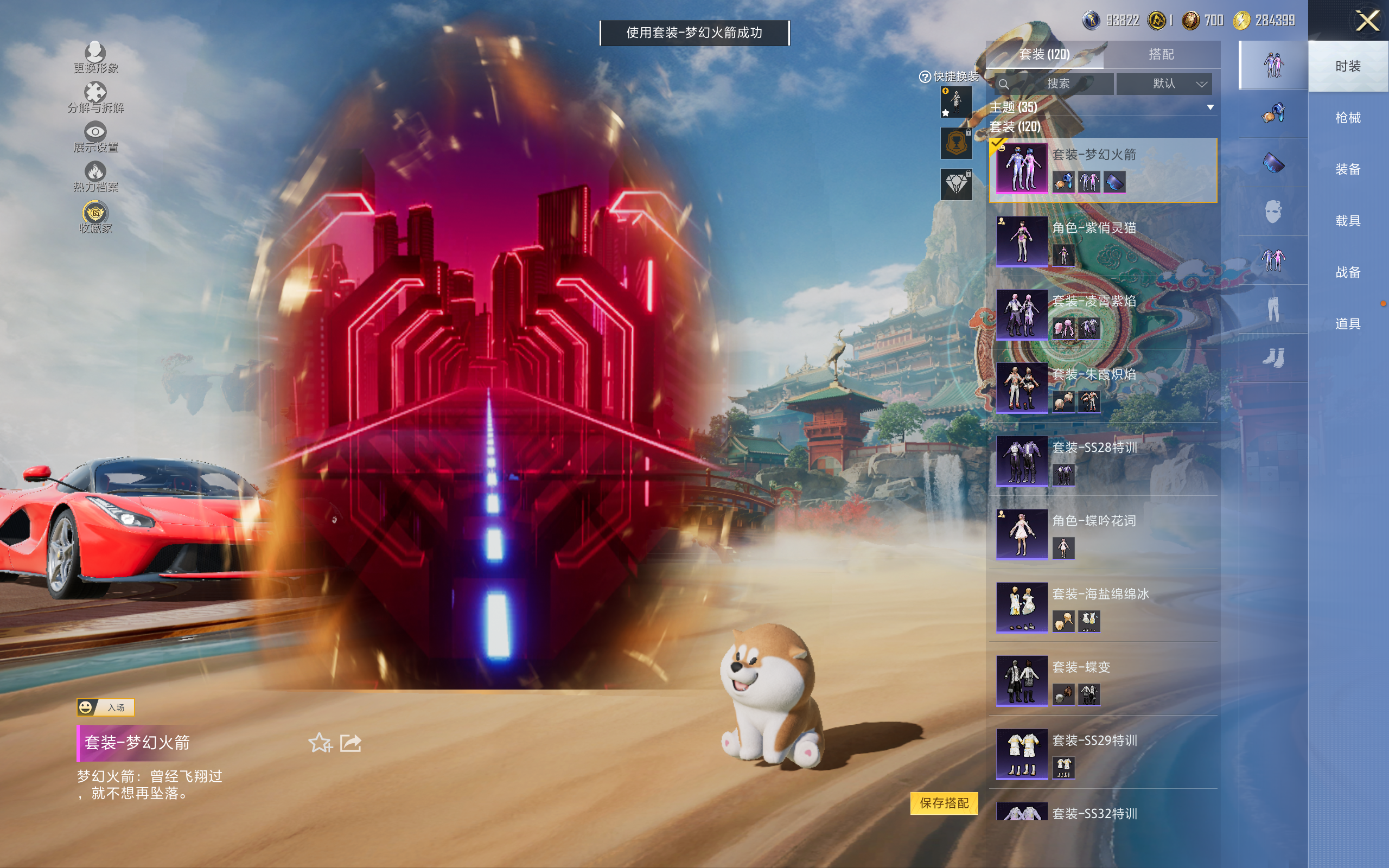The width and height of the screenshot is (1389, 868).
Task: Open the 热力档案 heat archive
Action: (x=95, y=177)
